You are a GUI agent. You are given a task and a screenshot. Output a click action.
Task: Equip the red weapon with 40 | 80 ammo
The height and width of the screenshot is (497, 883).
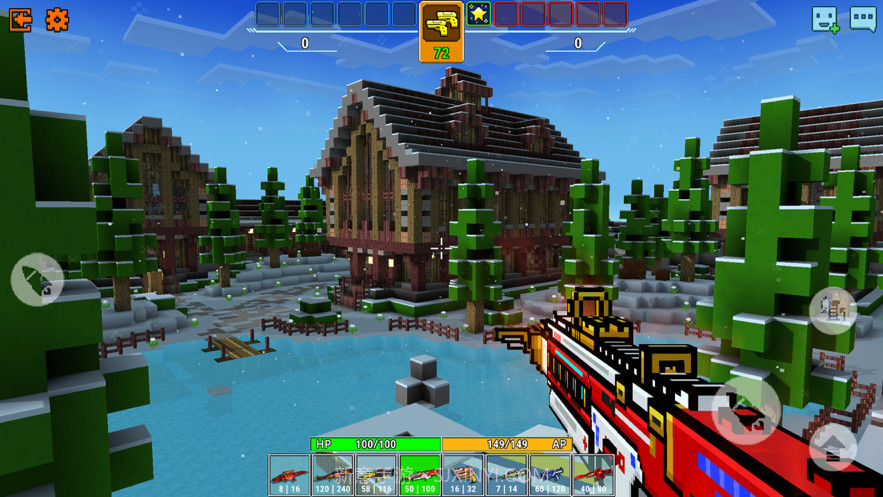[593, 475]
